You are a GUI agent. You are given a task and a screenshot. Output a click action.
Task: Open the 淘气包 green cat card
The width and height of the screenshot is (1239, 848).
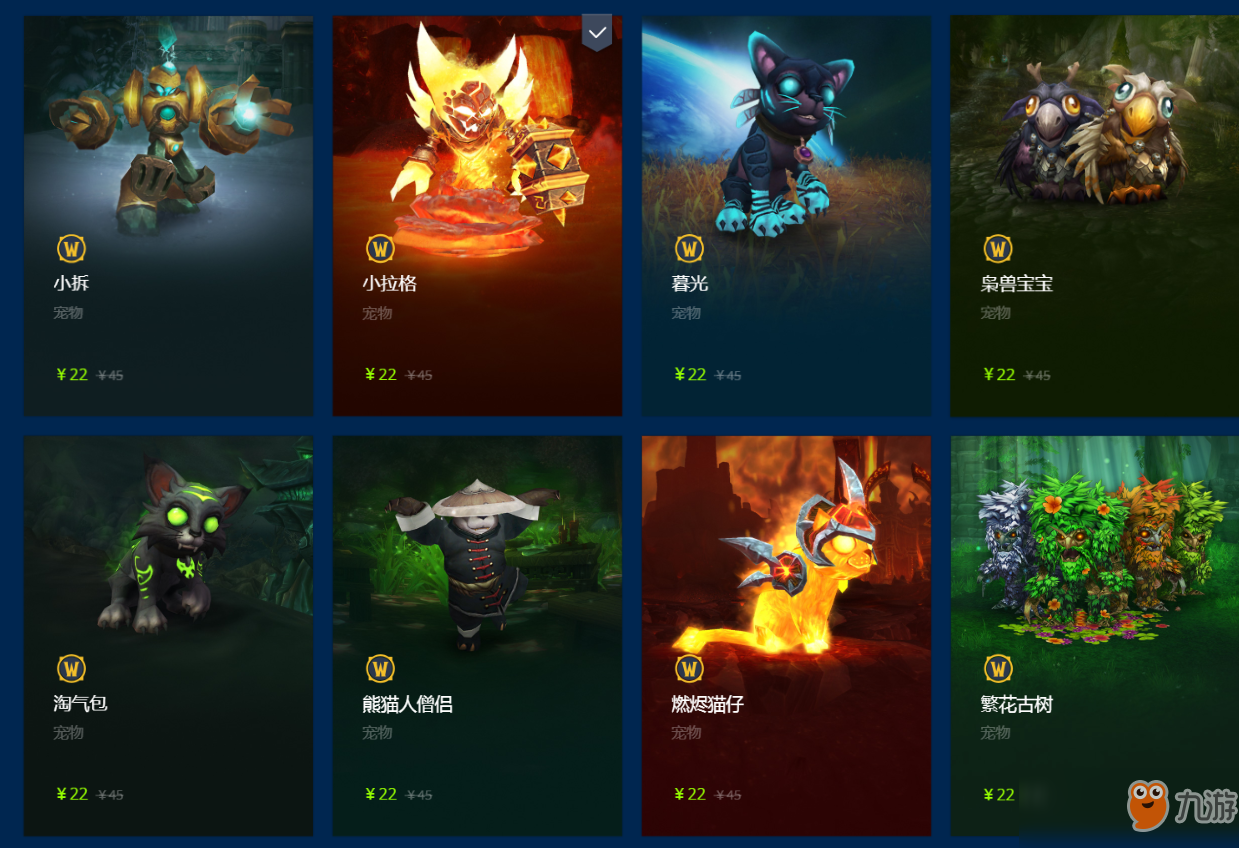168,635
